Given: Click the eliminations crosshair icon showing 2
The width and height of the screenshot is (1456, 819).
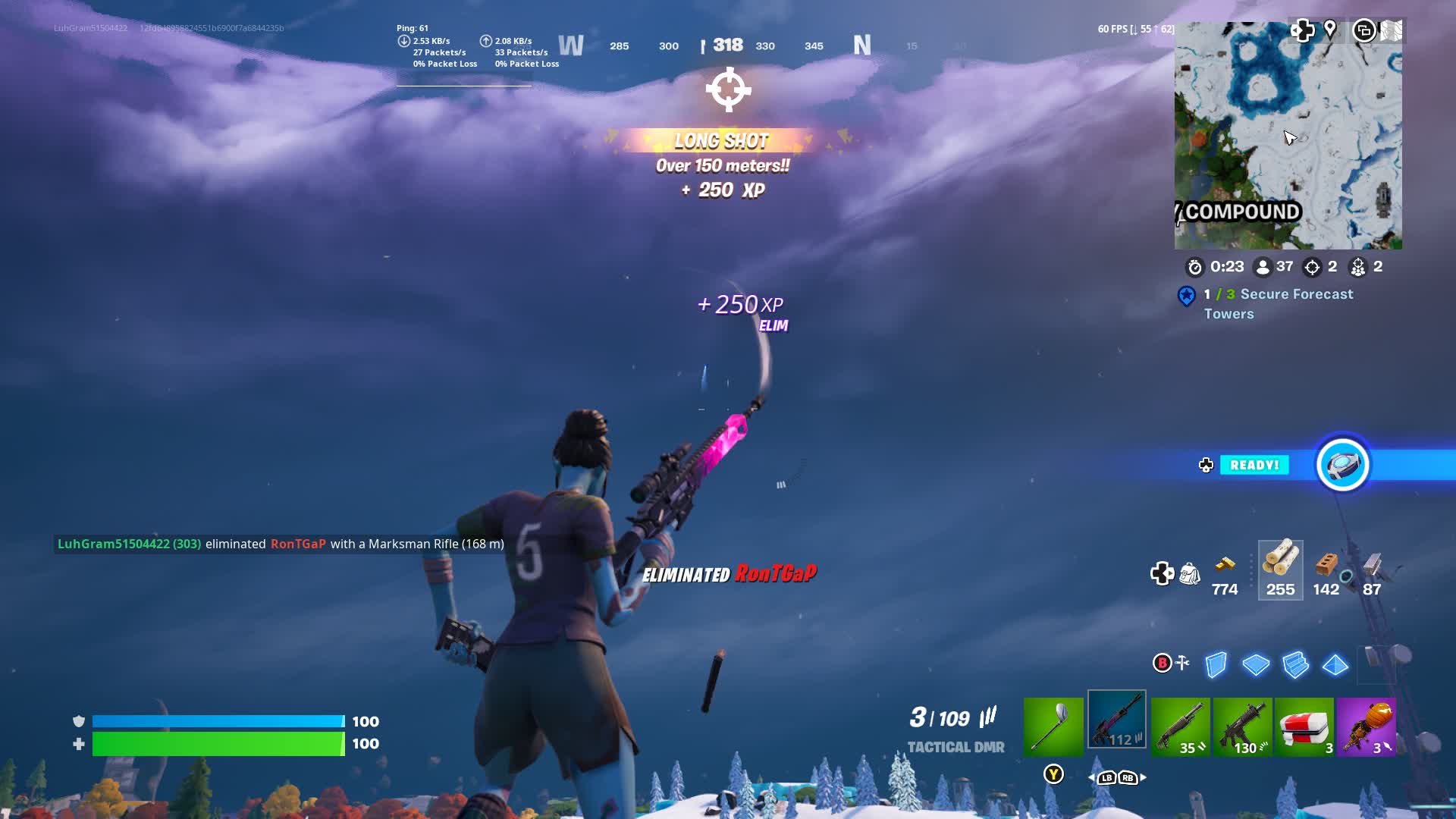Looking at the screenshot, I should click(1313, 267).
